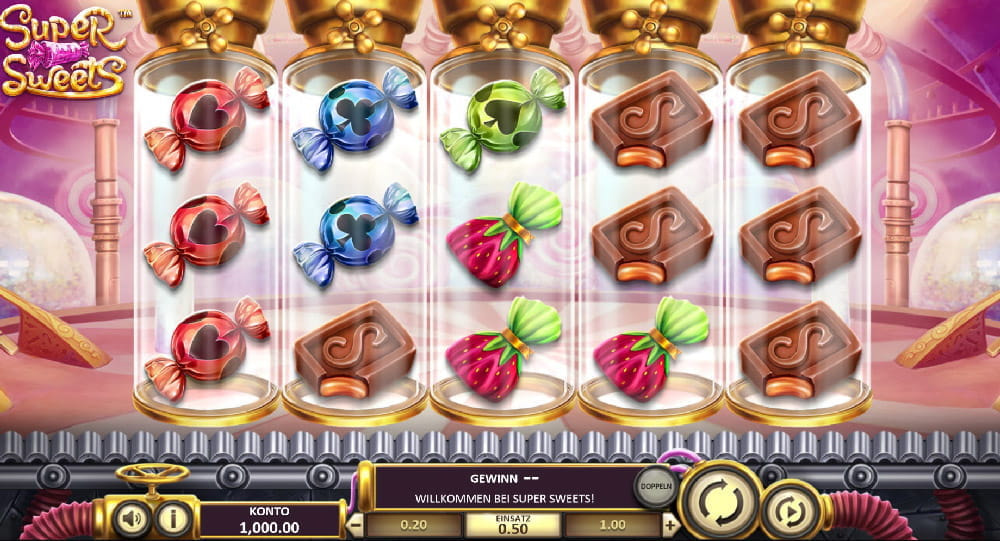This screenshot has width=1000, height=541.
Task: Increase the bet with the plus button
Action: click(x=669, y=524)
